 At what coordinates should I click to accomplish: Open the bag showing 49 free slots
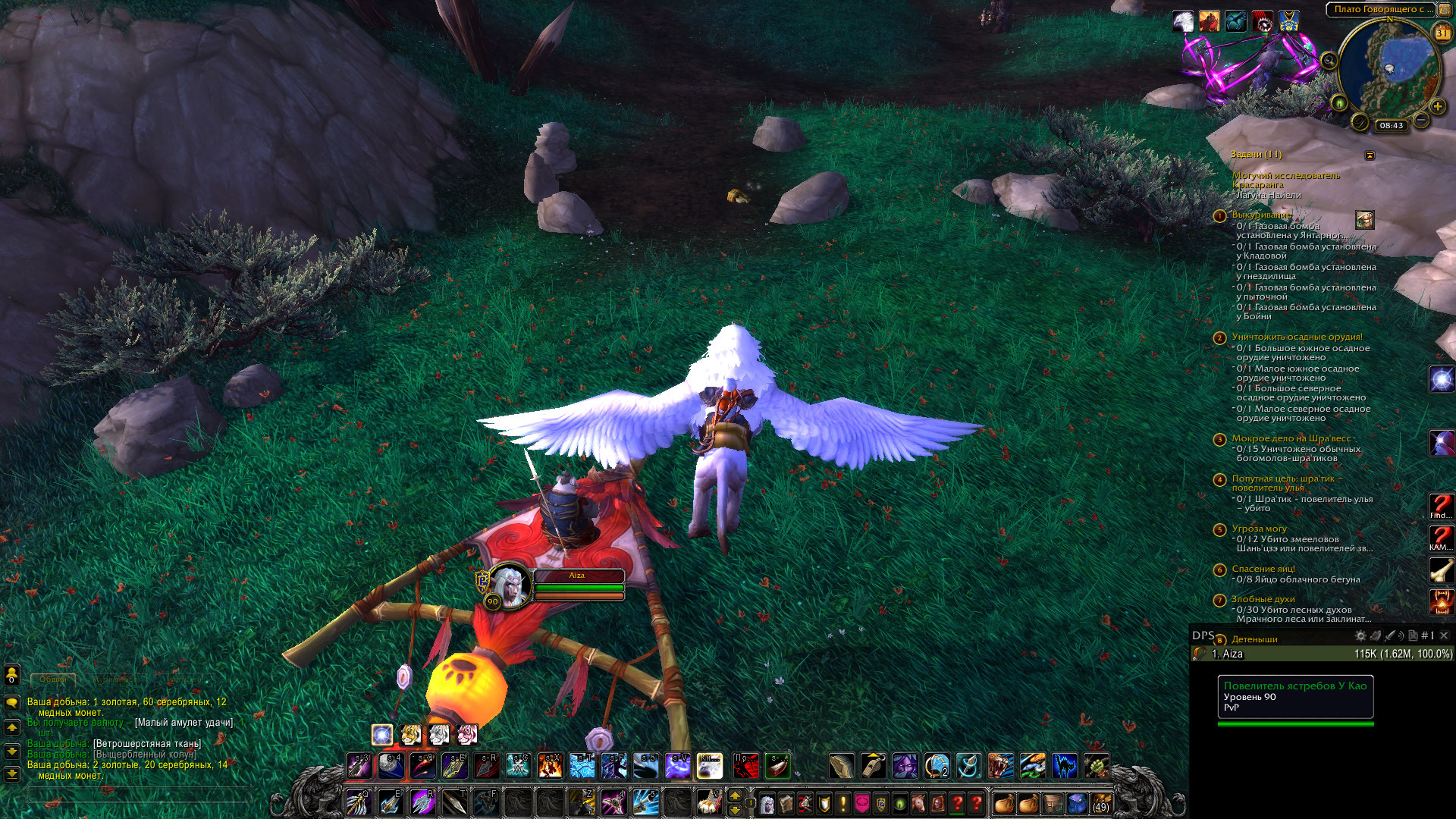(1100, 802)
